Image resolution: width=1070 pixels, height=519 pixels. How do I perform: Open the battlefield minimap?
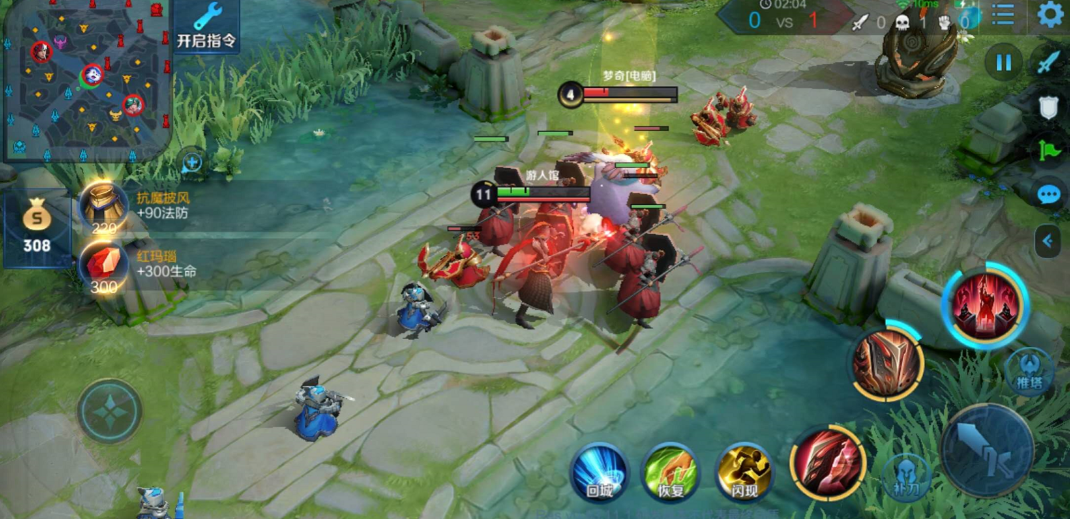(86, 78)
